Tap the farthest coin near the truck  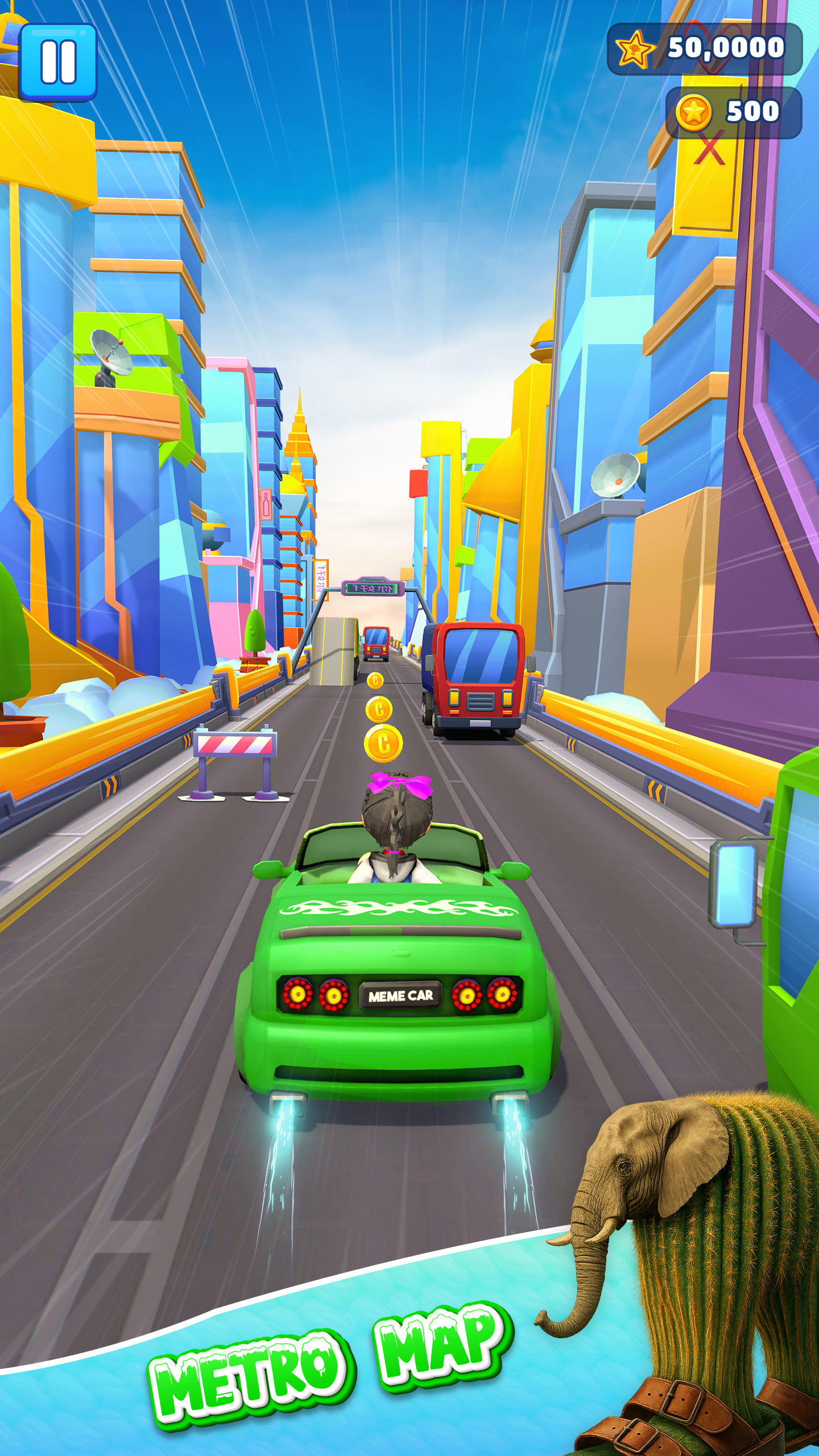point(375,679)
